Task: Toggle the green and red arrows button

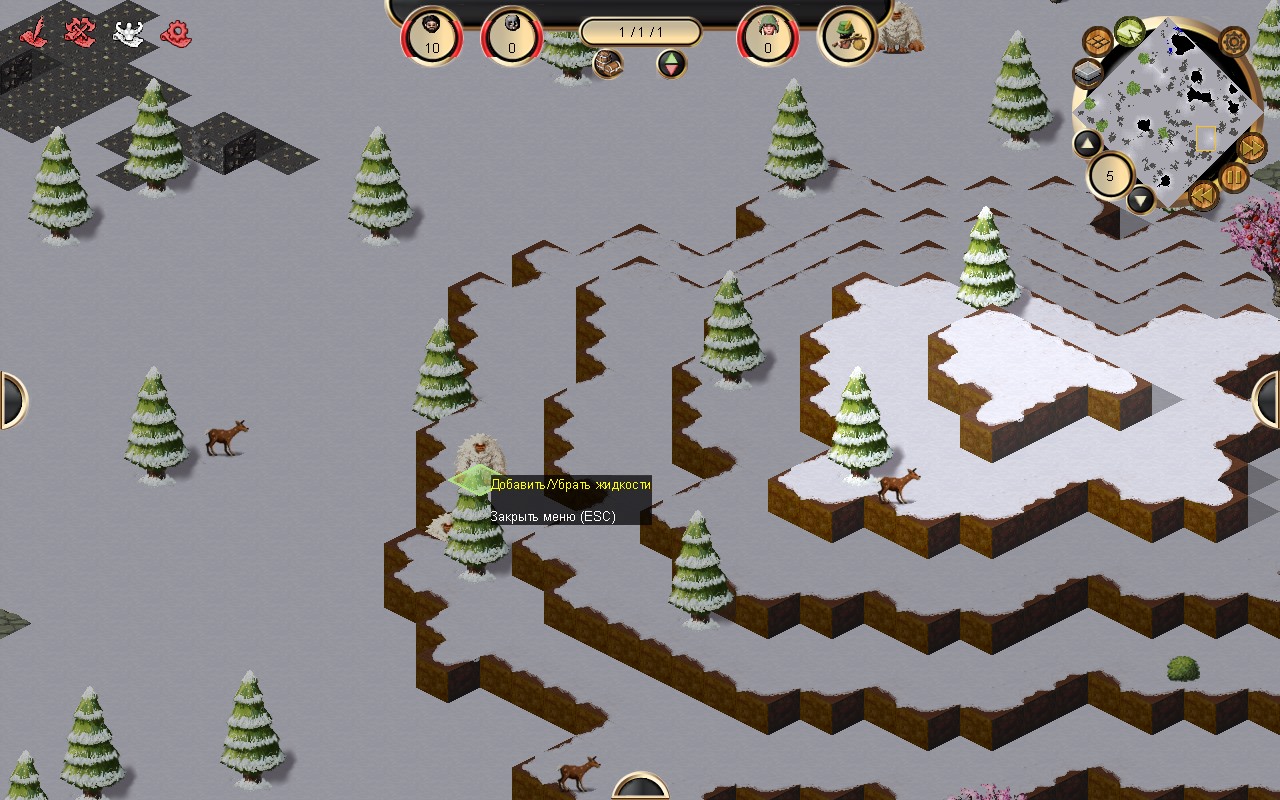Action: pyautogui.click(x=672, y=64)
